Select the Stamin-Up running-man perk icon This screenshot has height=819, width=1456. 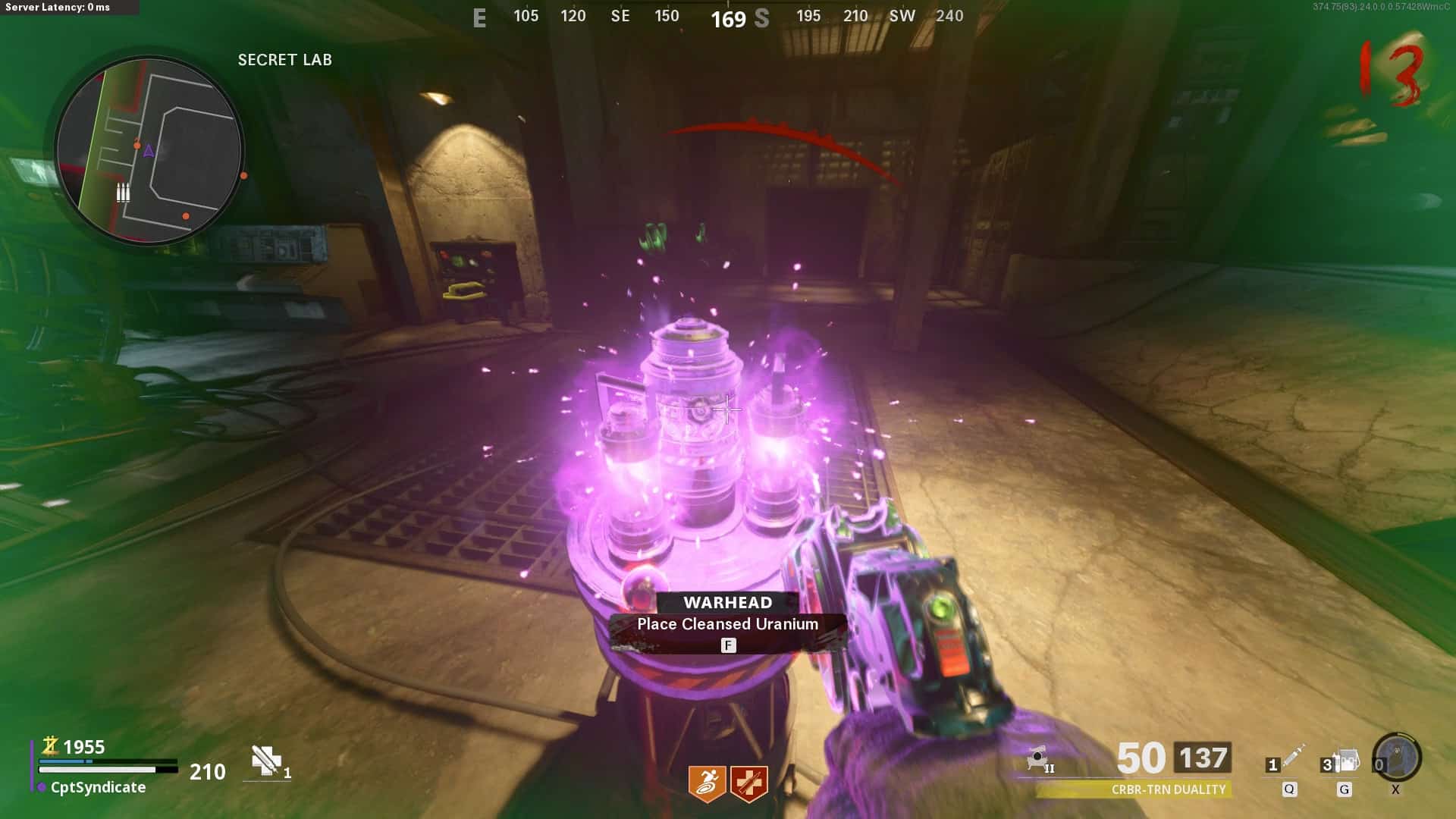click(707, 783)
